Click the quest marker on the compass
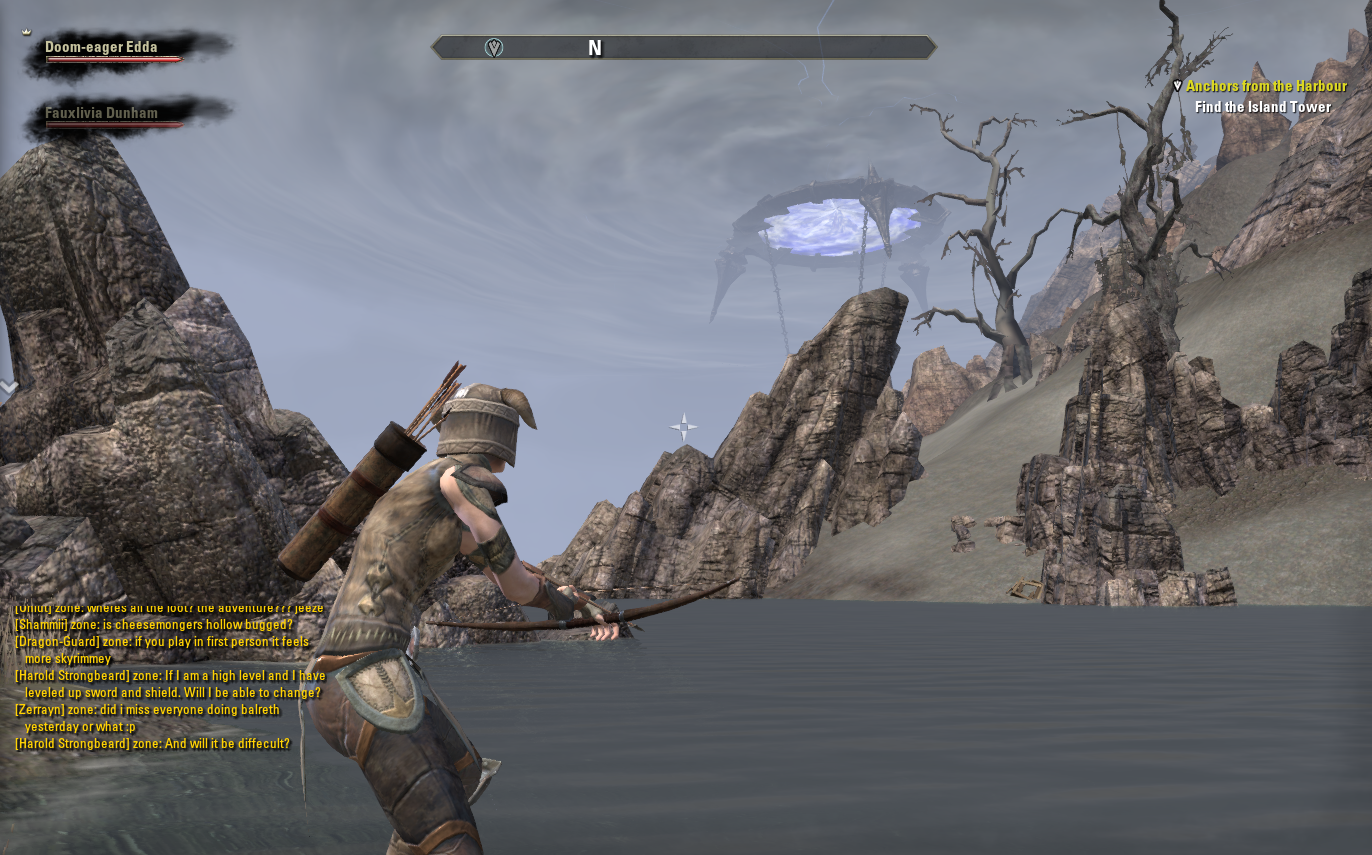1372x855 pixels. (494, 48)
